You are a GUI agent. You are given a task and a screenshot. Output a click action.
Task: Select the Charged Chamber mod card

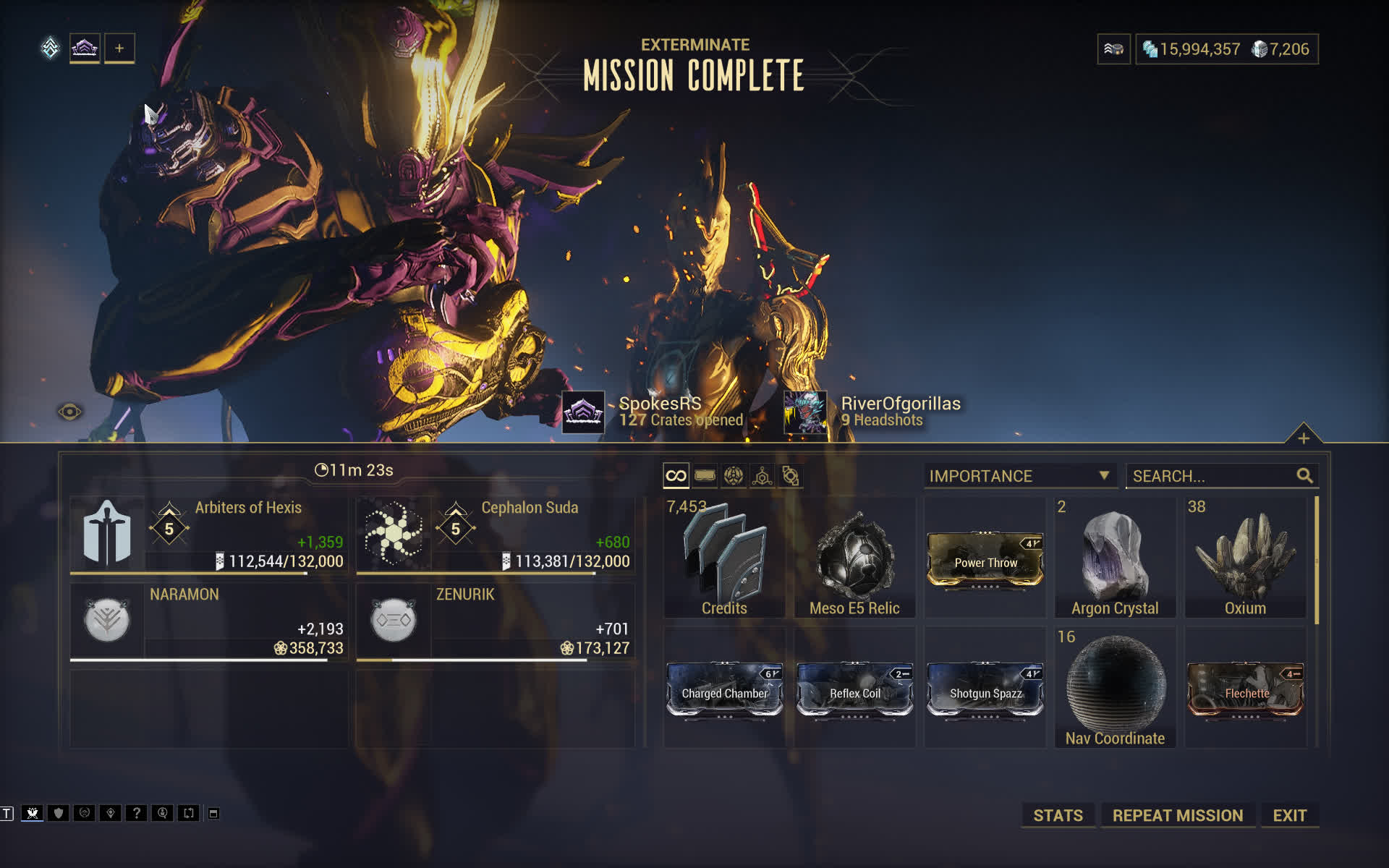click(724, 689)
